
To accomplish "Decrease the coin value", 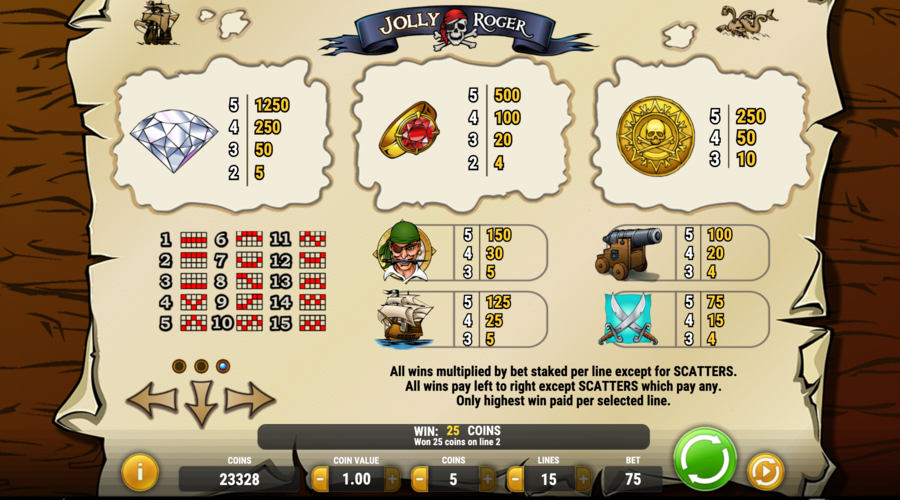I will 318,479.
